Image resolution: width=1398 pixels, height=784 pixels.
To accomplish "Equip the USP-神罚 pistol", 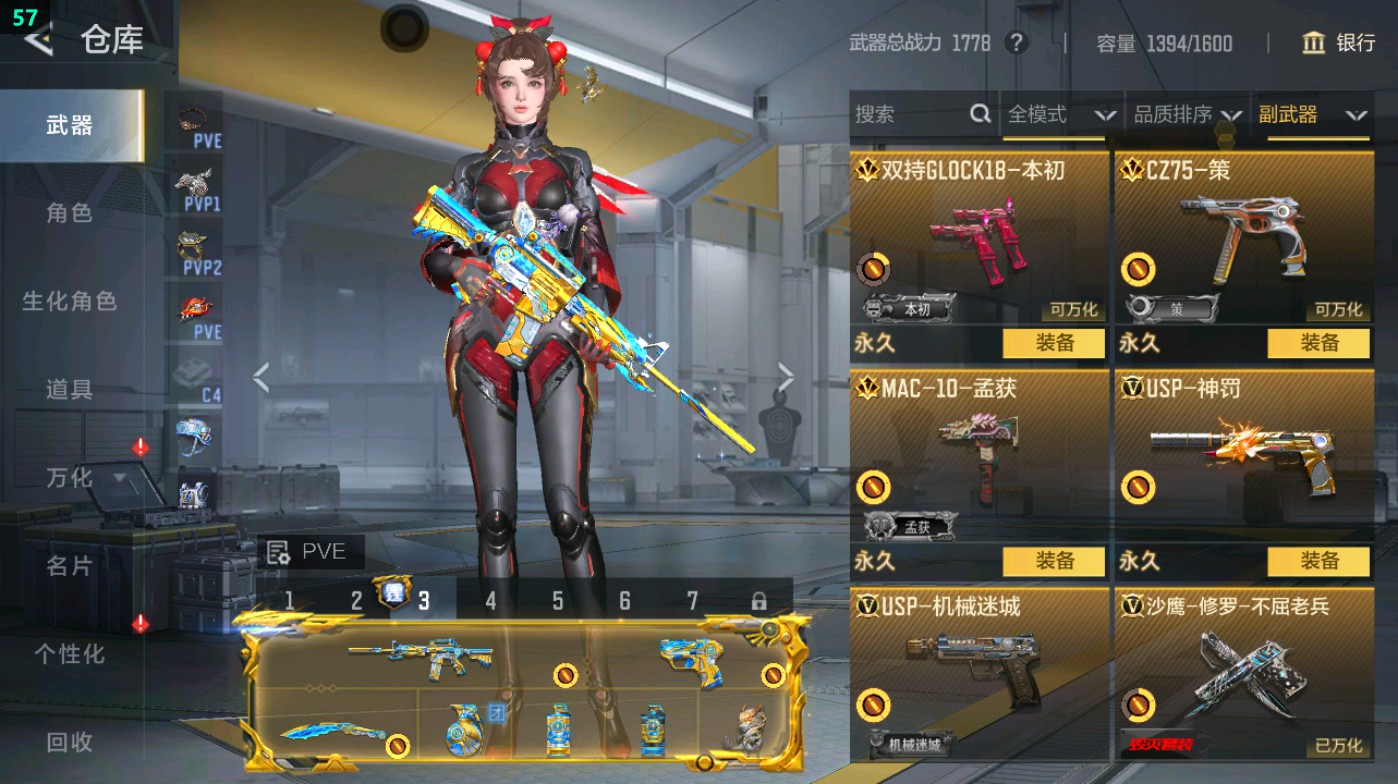I will tap(1318, 561).
